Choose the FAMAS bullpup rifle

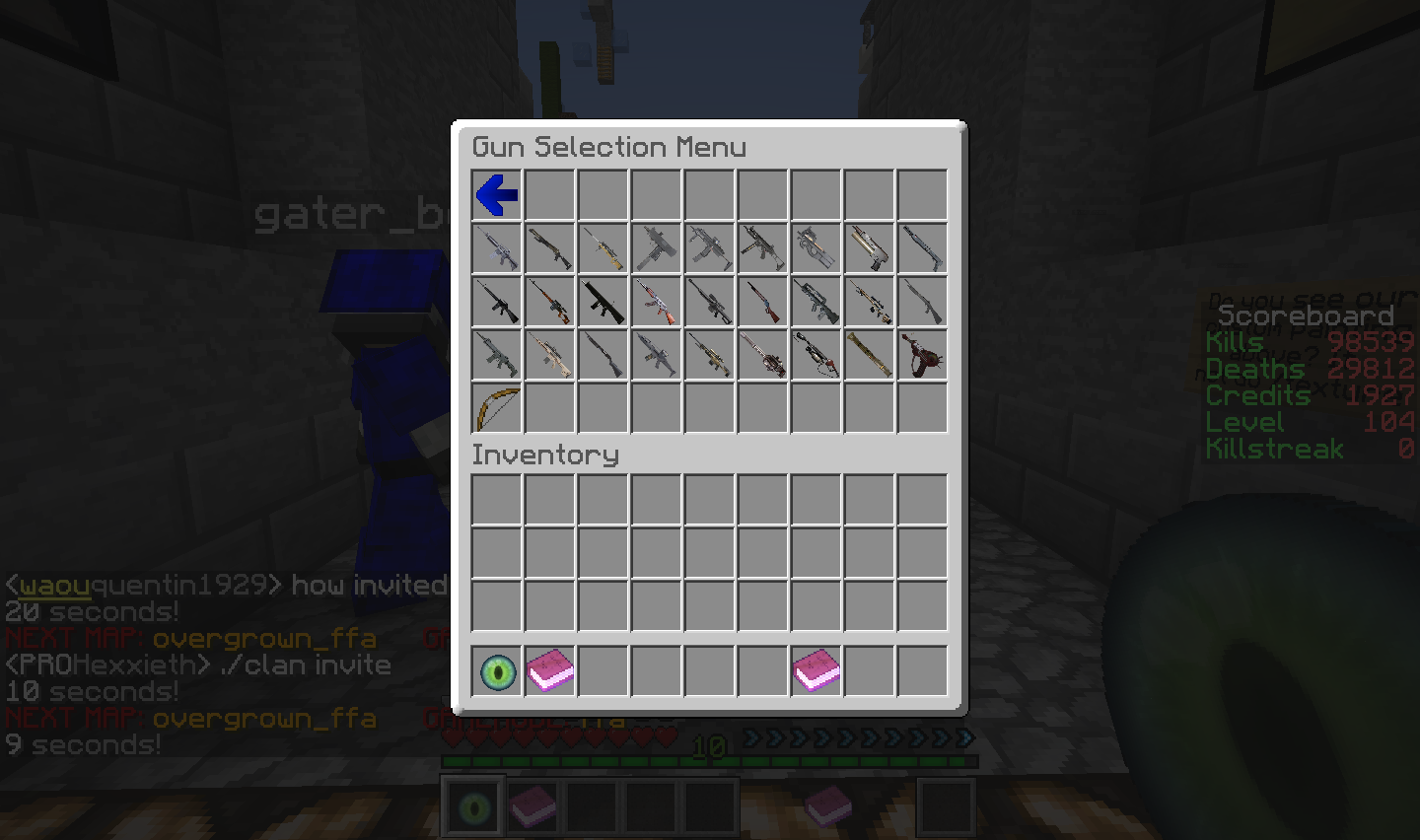click(x=816, y=302)
